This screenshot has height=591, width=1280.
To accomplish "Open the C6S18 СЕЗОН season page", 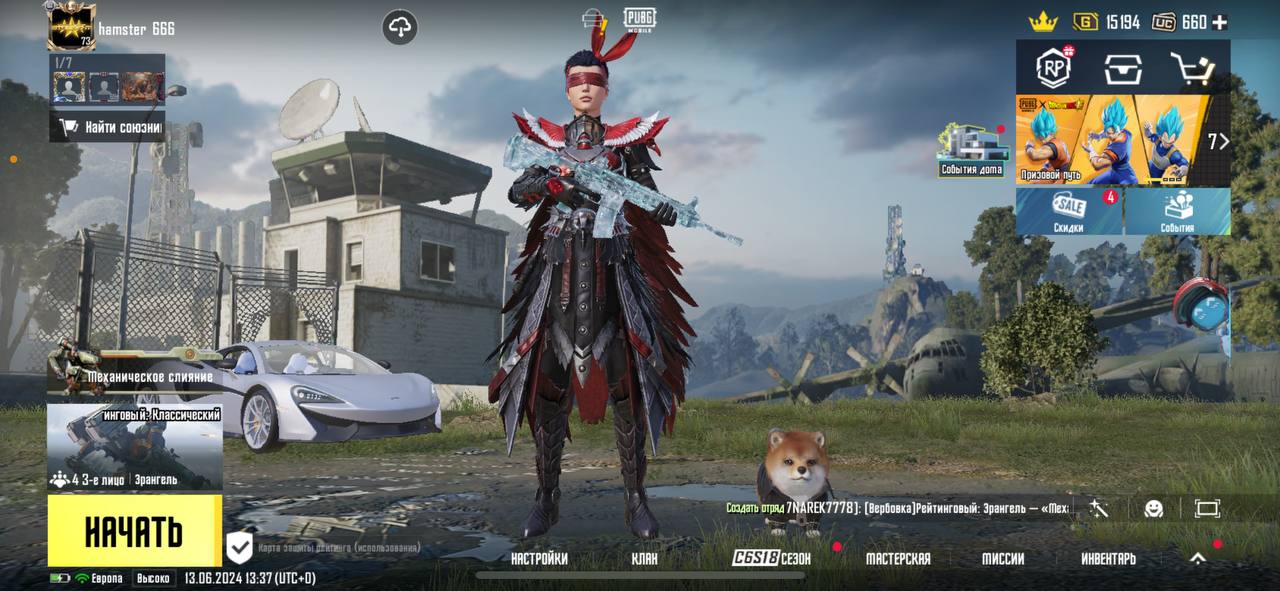I will (x=771, y=559).
